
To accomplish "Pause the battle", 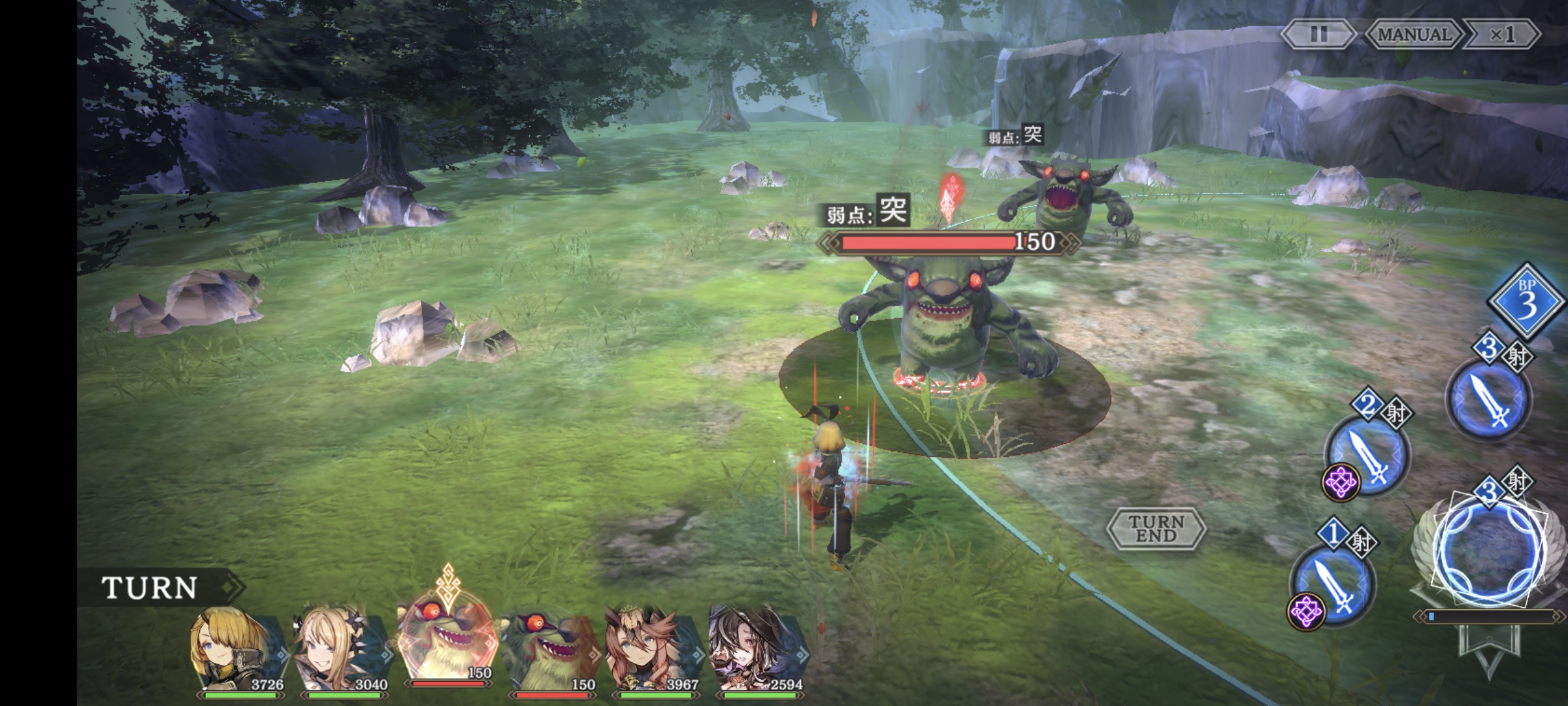I will [1318, 34].
